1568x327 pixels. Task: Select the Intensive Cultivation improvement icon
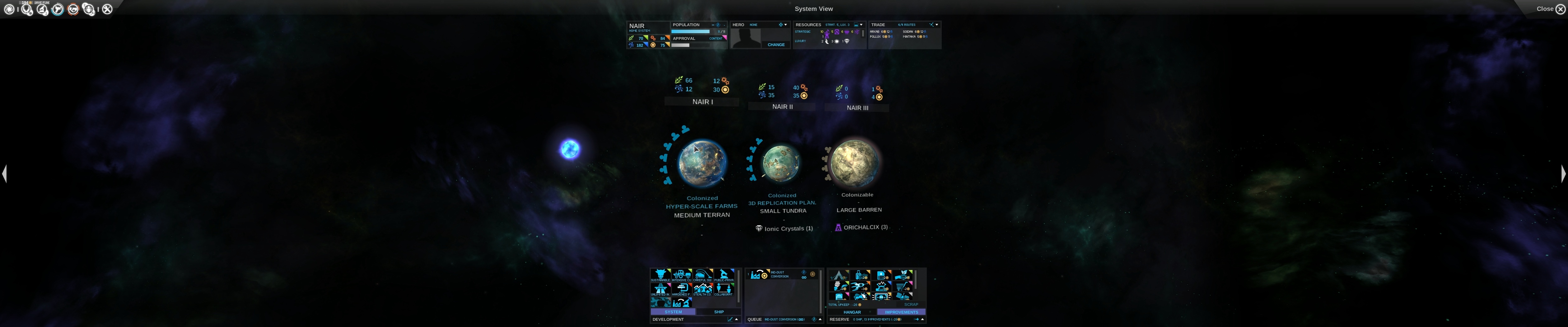click(x=682, y=274)
